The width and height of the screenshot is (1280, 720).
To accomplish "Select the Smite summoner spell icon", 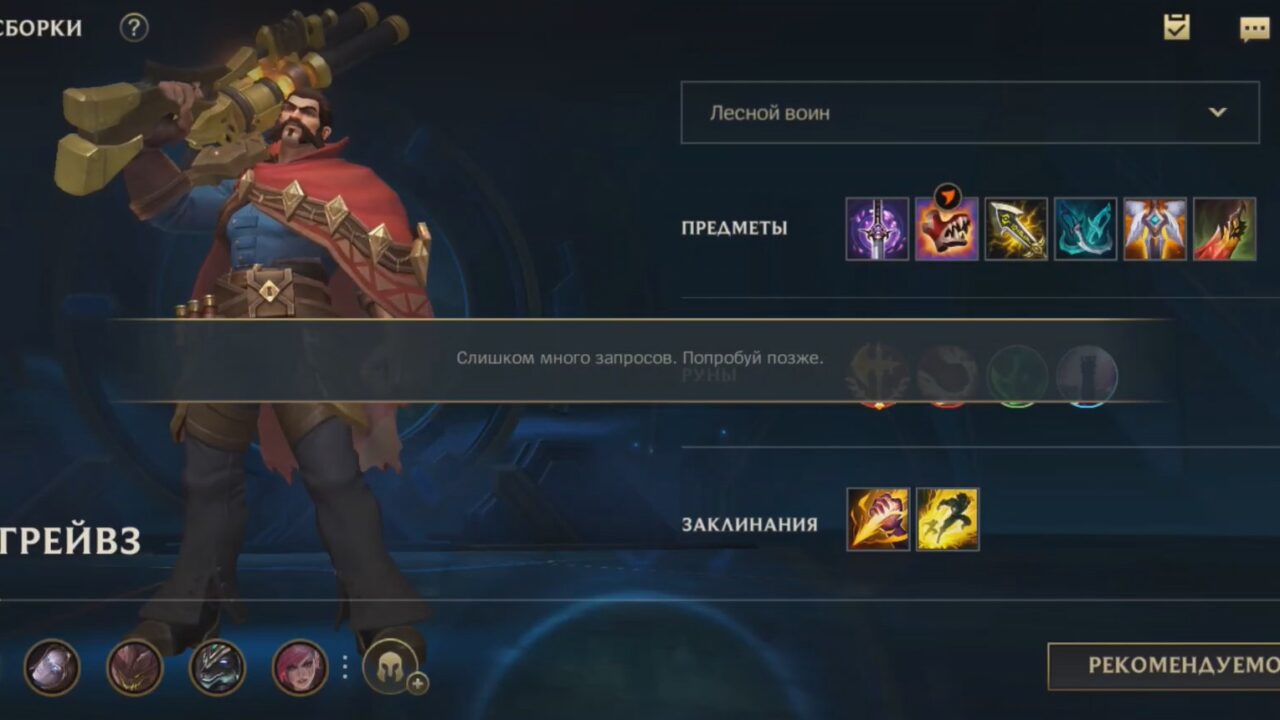I will click(878, 518).
